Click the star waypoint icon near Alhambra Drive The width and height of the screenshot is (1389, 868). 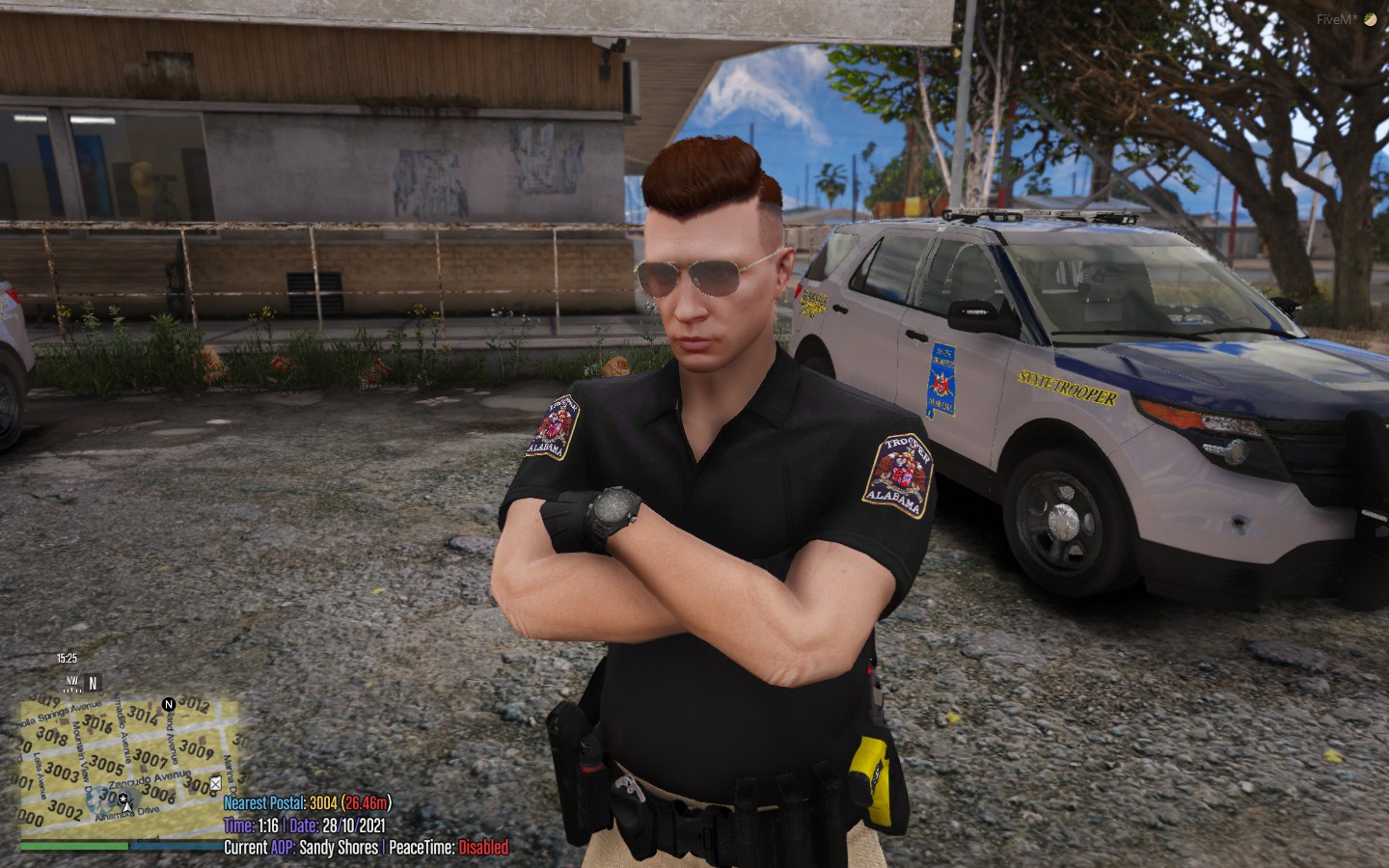coord(123,799)
